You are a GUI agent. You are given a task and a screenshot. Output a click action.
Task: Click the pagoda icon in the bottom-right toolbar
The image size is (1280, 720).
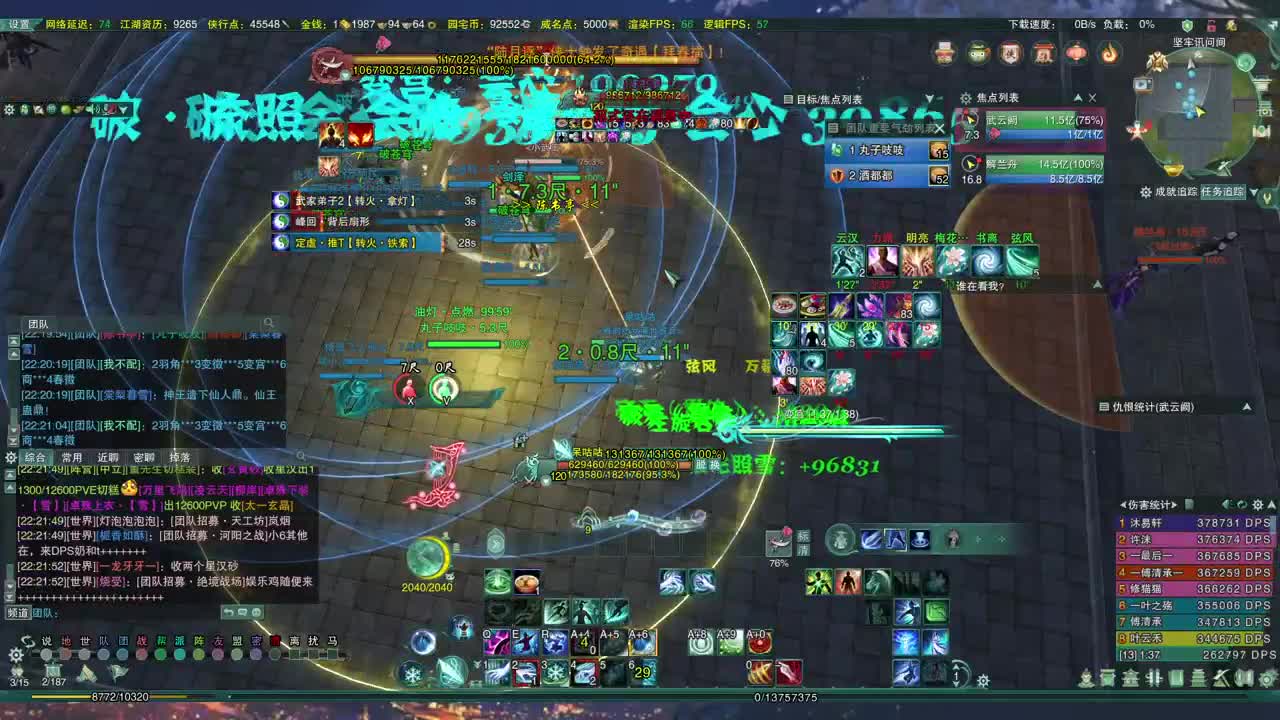coord(1198,679)
